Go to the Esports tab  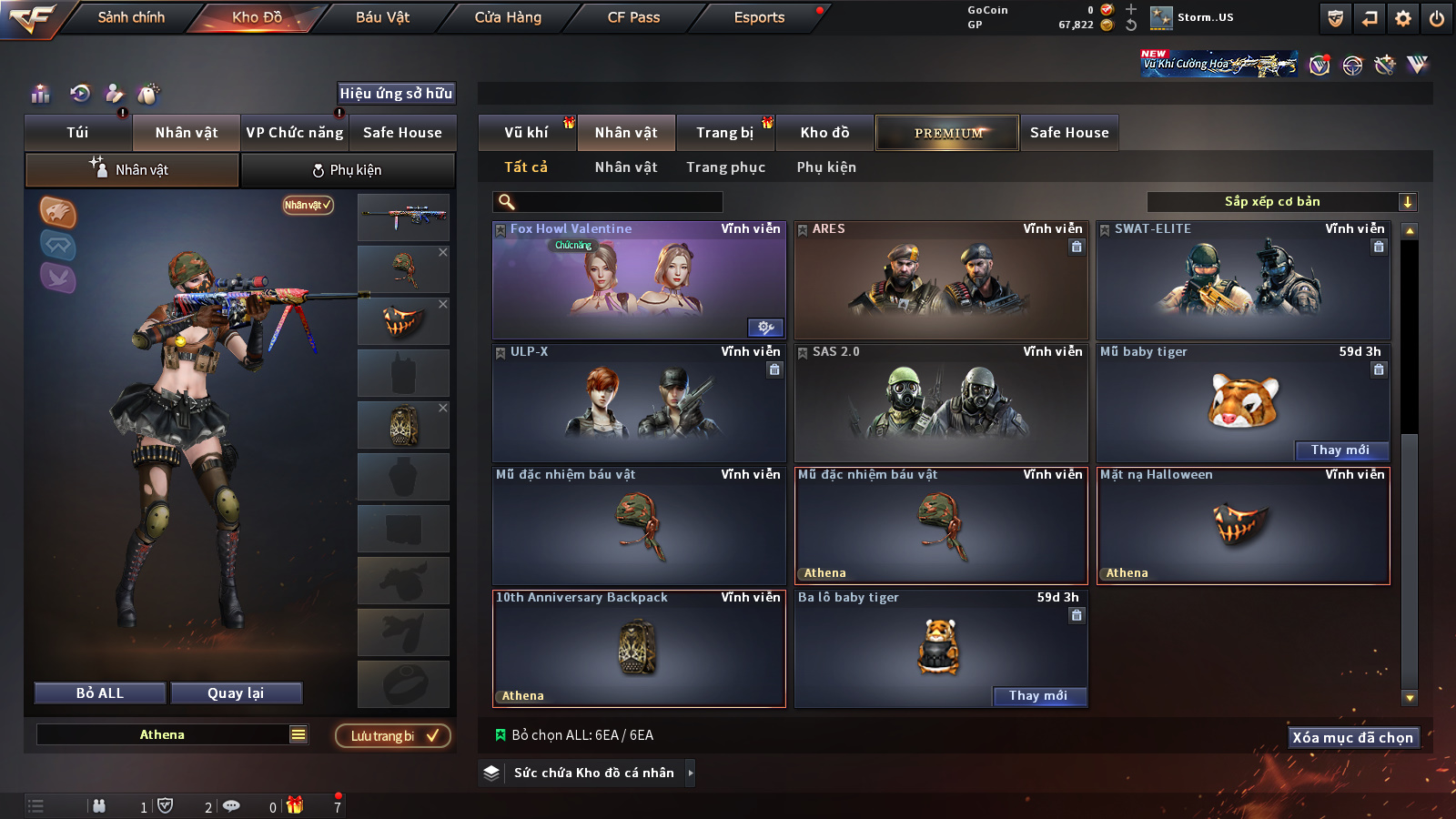(759, 17)
